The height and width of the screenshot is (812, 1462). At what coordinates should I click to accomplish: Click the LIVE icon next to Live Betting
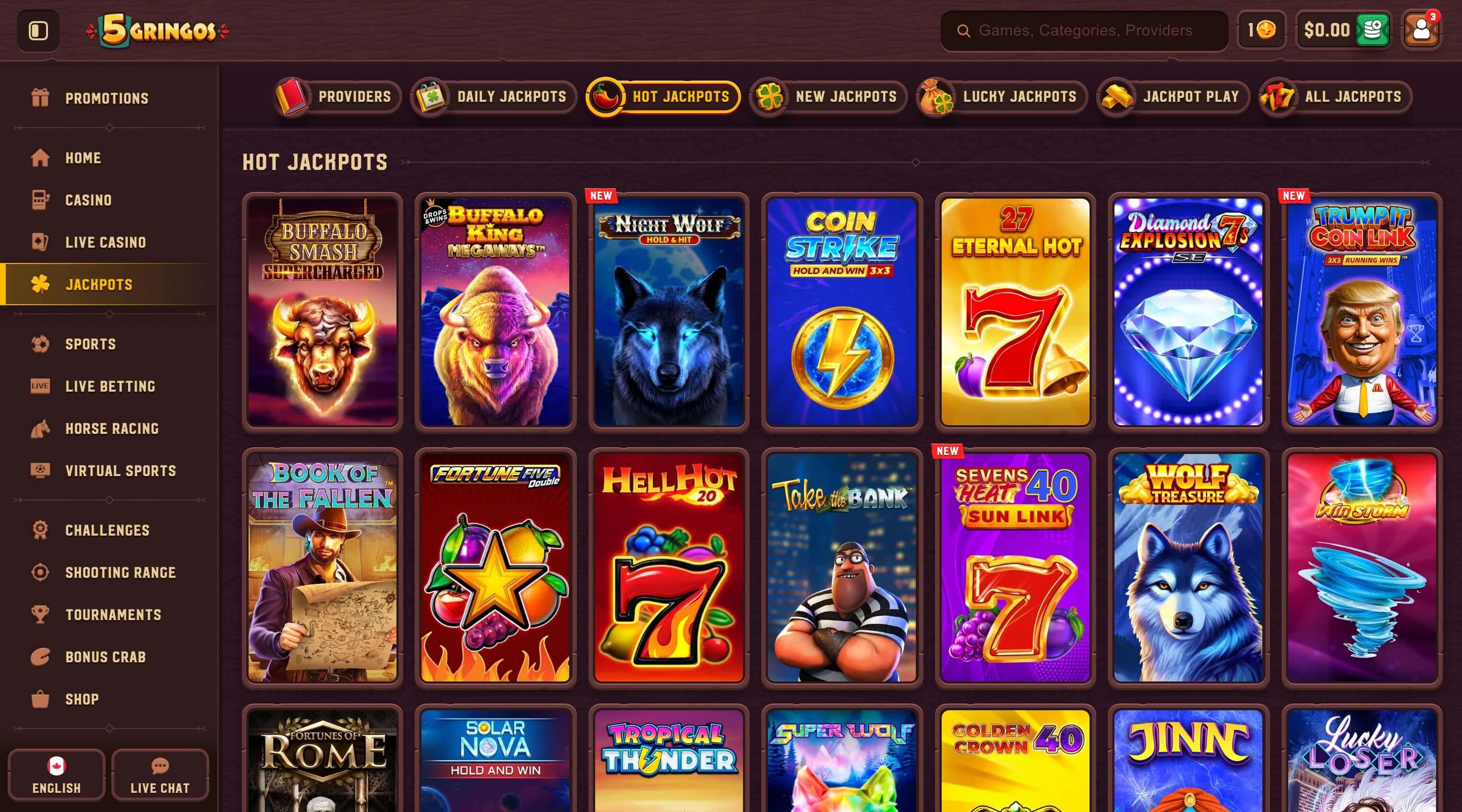coord(40,386)
